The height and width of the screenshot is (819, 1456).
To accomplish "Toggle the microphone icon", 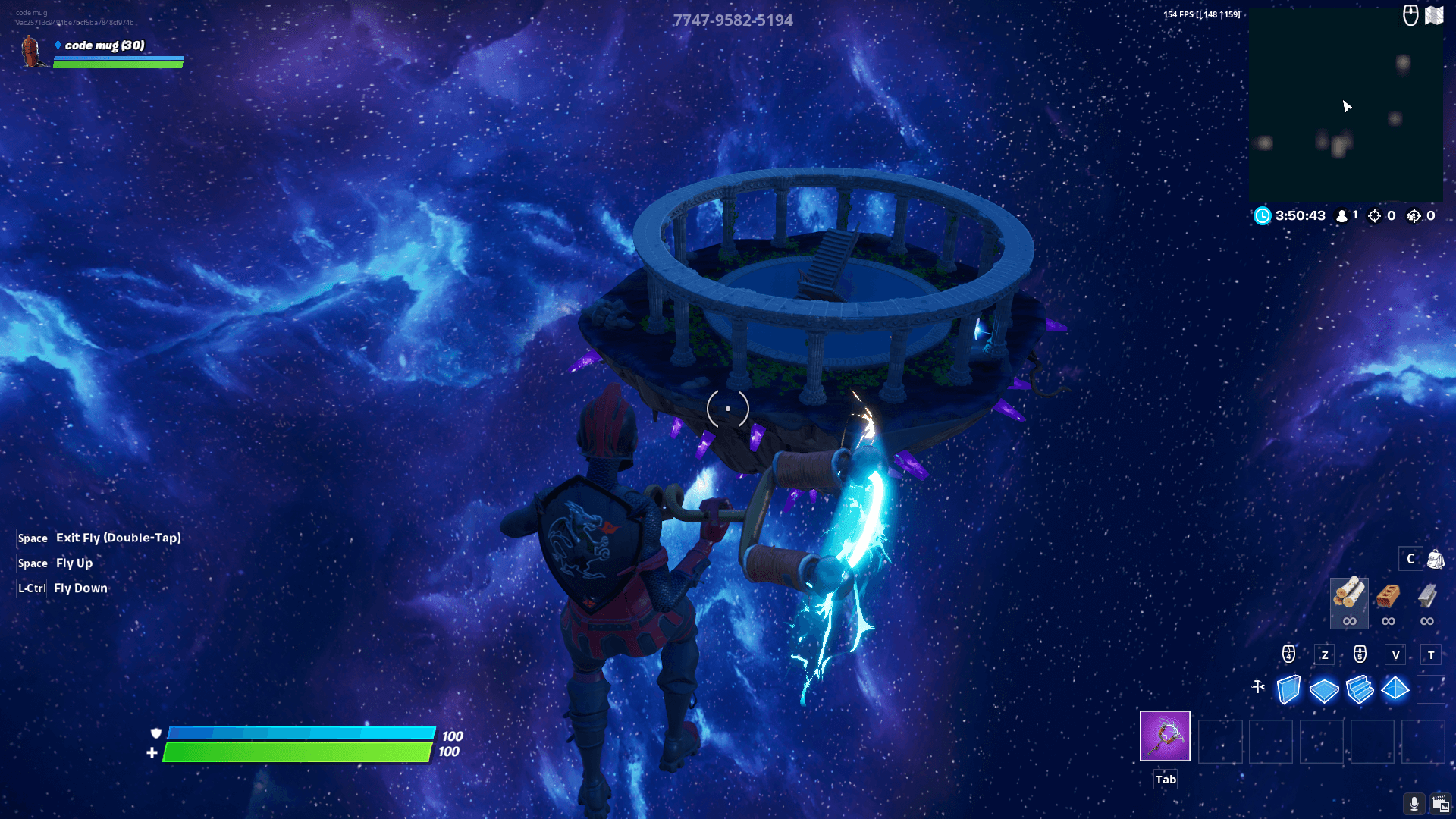I will tap(1414, 805).
